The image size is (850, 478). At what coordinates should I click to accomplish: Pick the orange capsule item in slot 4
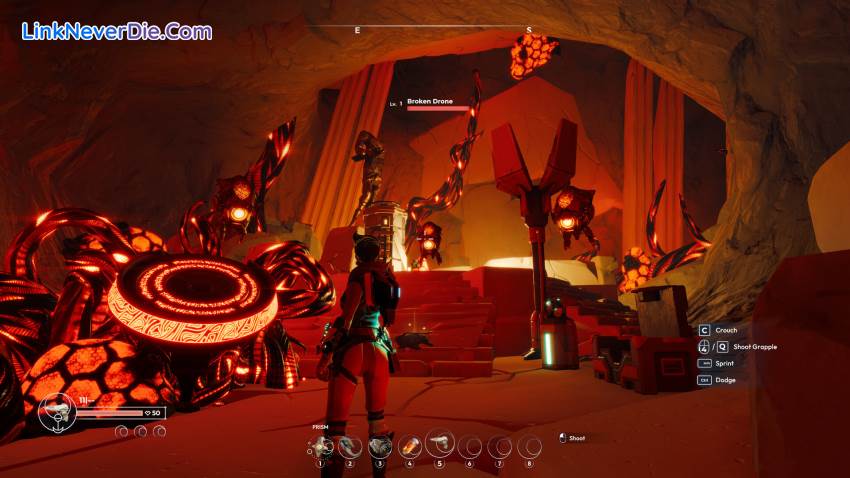[x=410, y=446]
